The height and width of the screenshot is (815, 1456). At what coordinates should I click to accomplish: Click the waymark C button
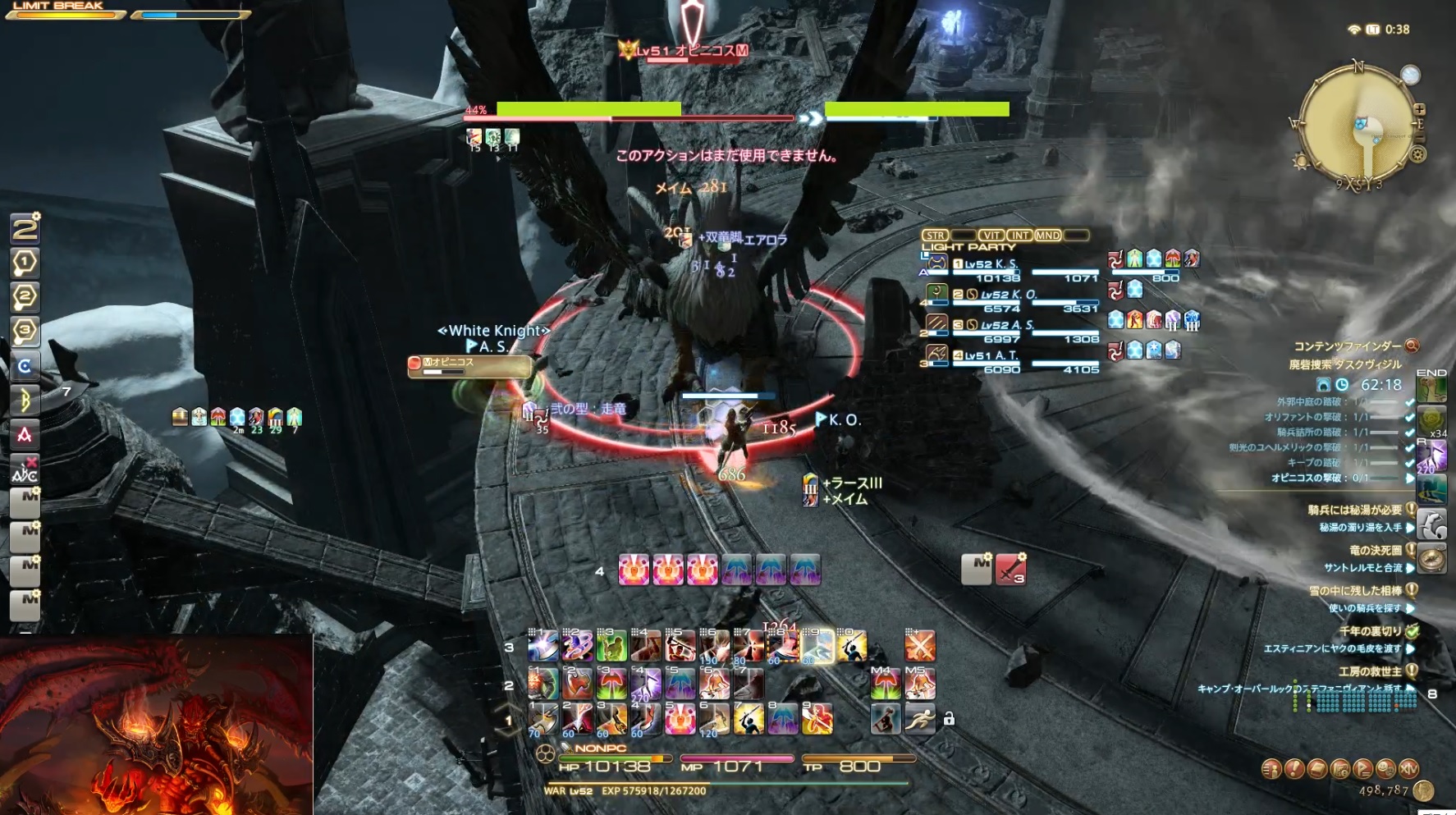click(x=25, y=366)
